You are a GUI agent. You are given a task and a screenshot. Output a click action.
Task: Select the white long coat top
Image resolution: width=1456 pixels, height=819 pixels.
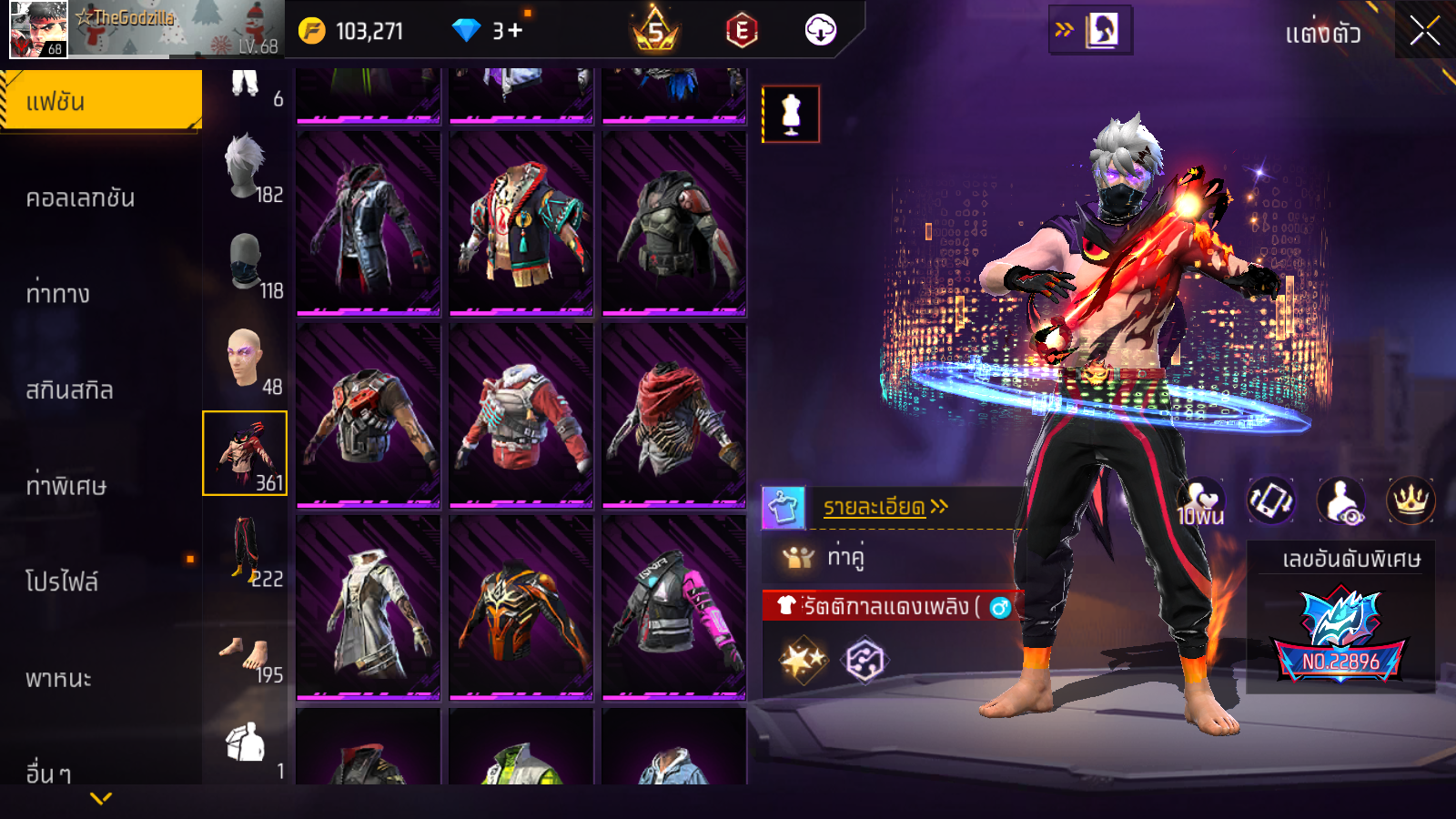[369, 607]
